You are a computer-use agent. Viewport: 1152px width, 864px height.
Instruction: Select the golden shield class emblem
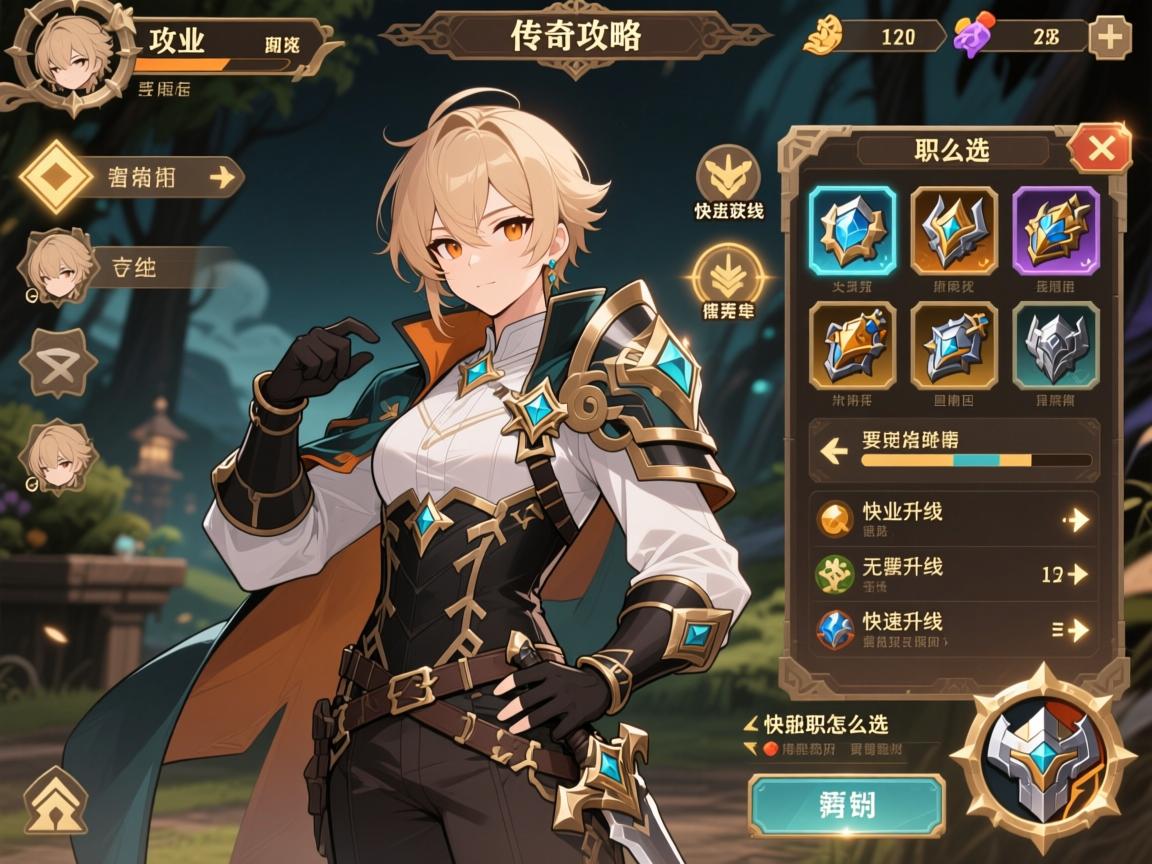coord(852,345)
